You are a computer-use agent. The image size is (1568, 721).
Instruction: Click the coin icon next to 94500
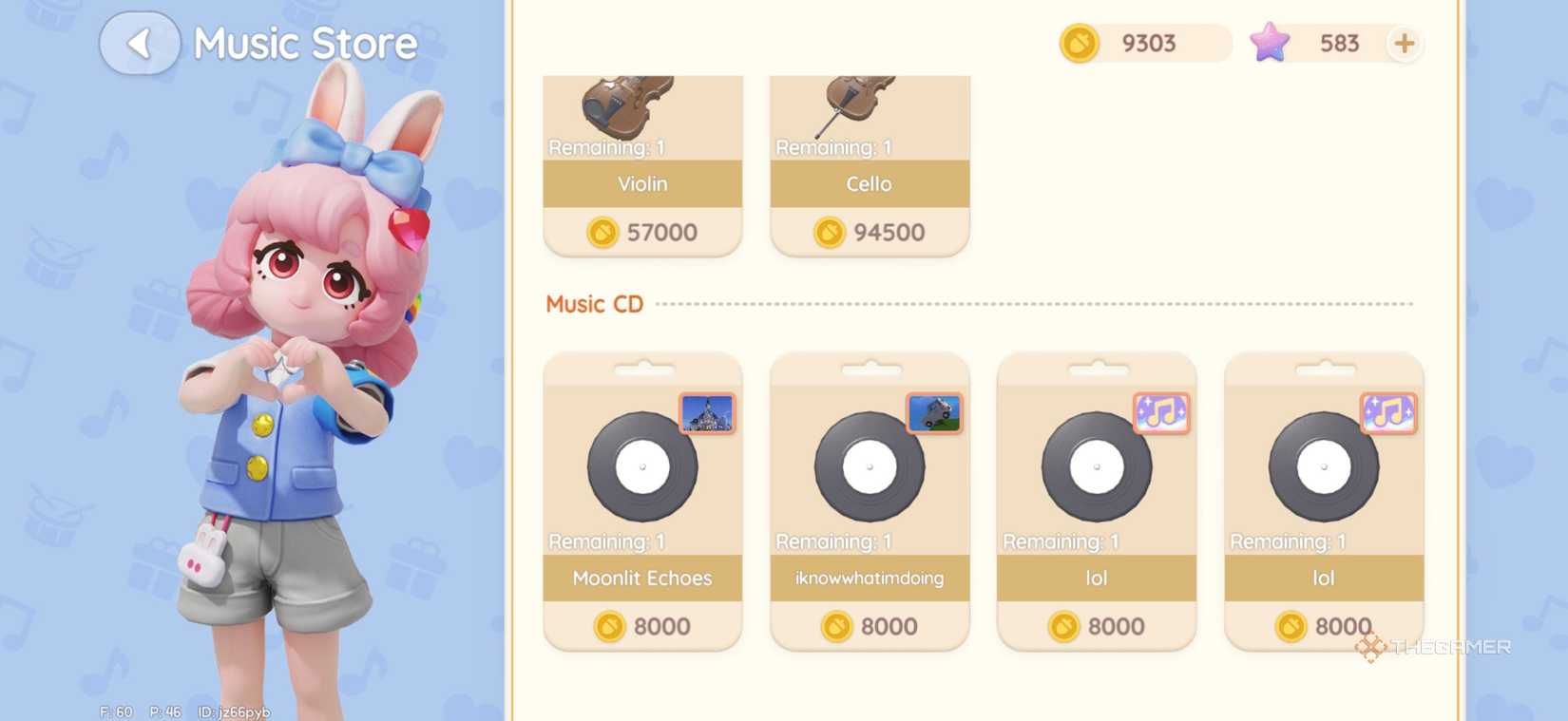[x=827, y=232]
